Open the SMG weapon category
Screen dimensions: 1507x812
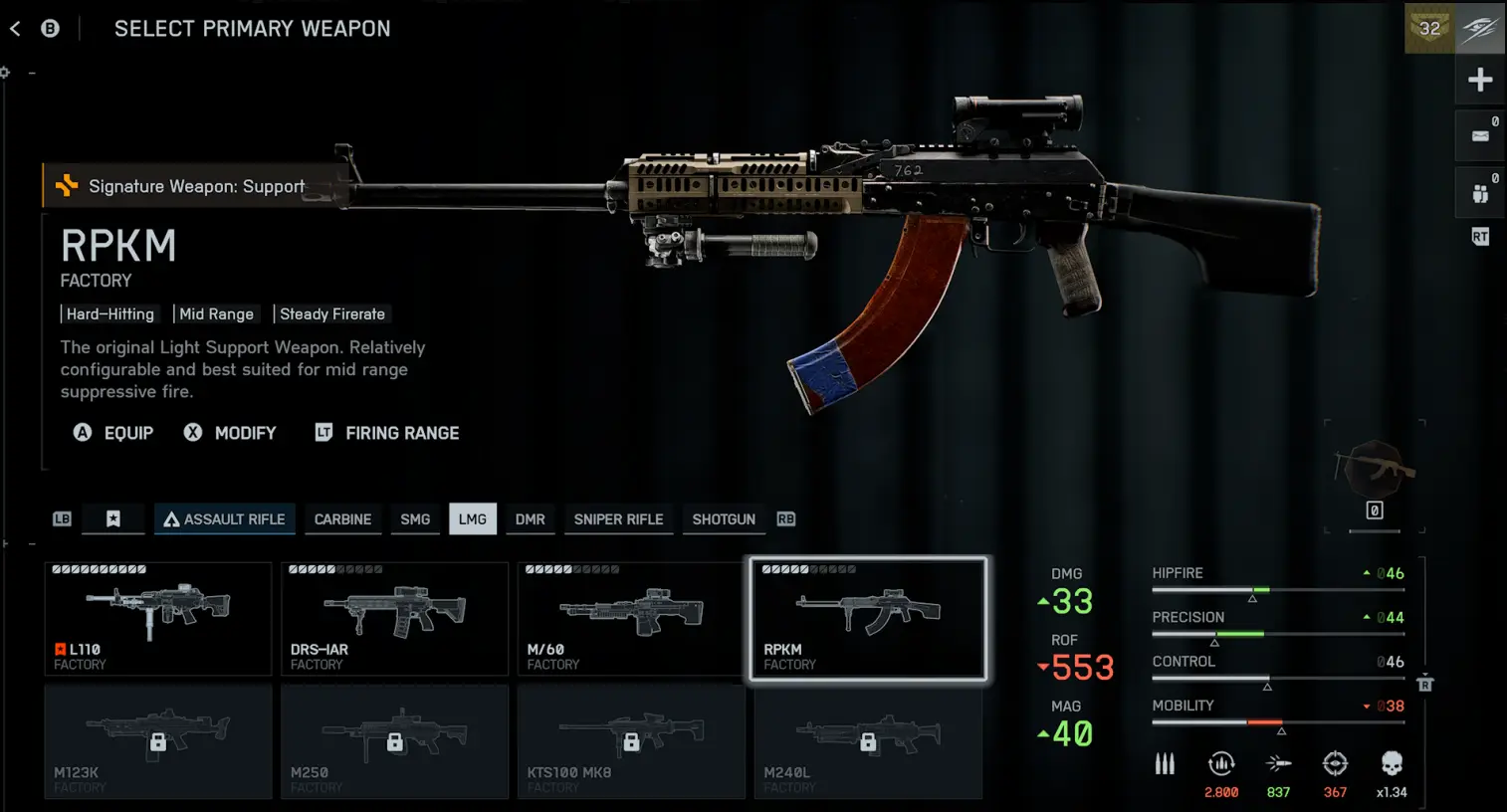pos(415,519)
